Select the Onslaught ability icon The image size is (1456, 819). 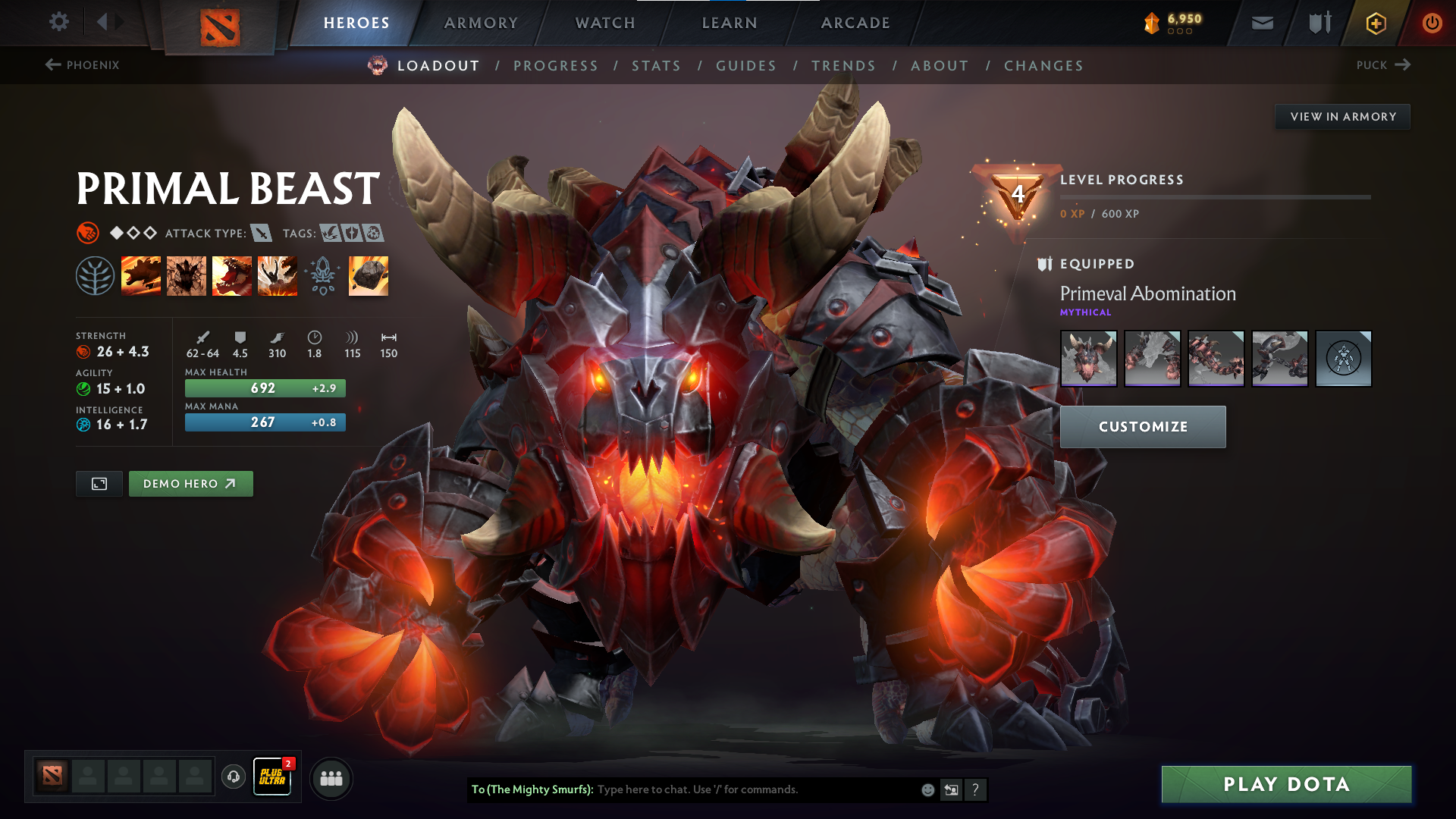[x=141, y=275]
